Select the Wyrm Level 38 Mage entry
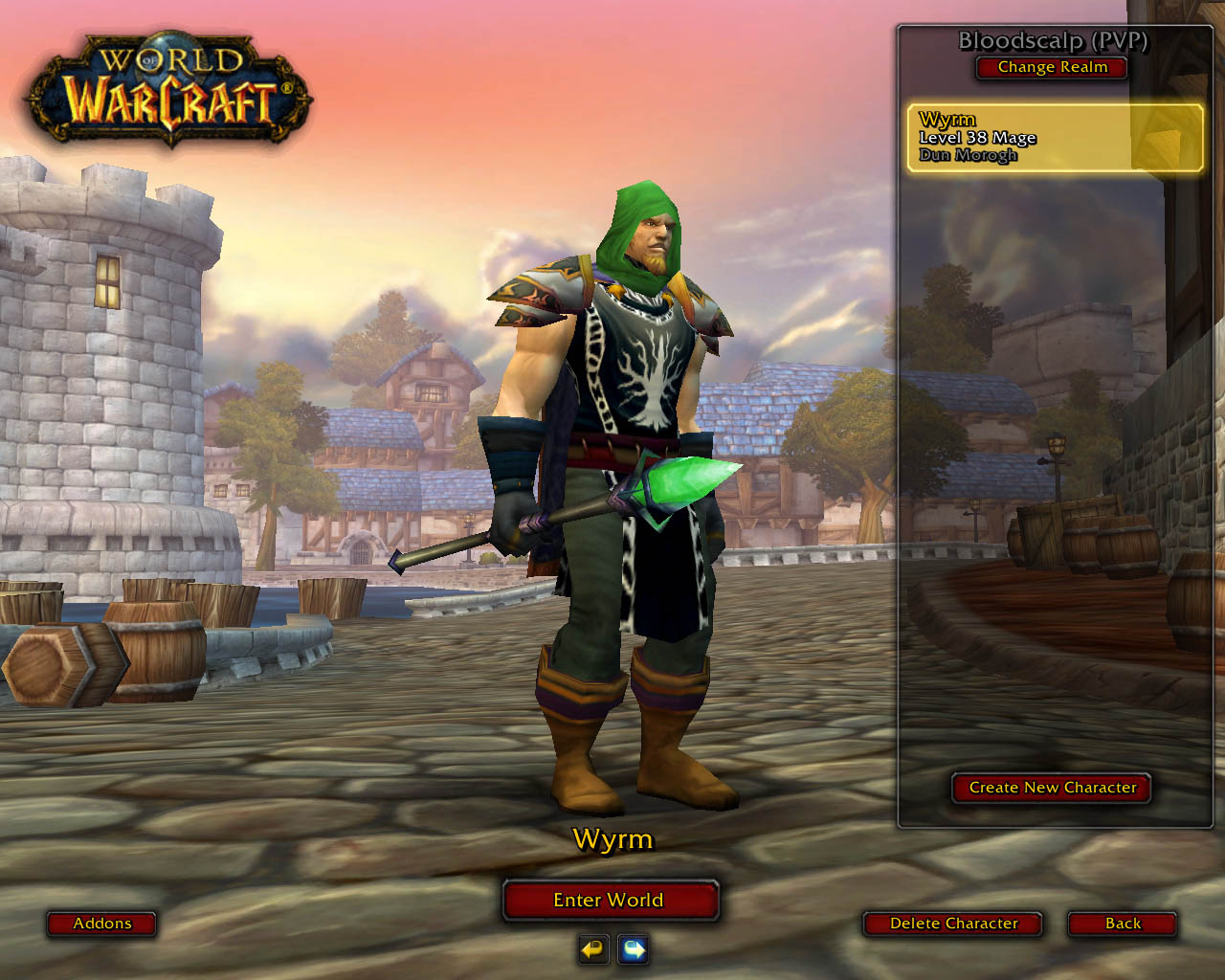Image resolution: width=1225 pixels, height=980 pixels. 1055,138
